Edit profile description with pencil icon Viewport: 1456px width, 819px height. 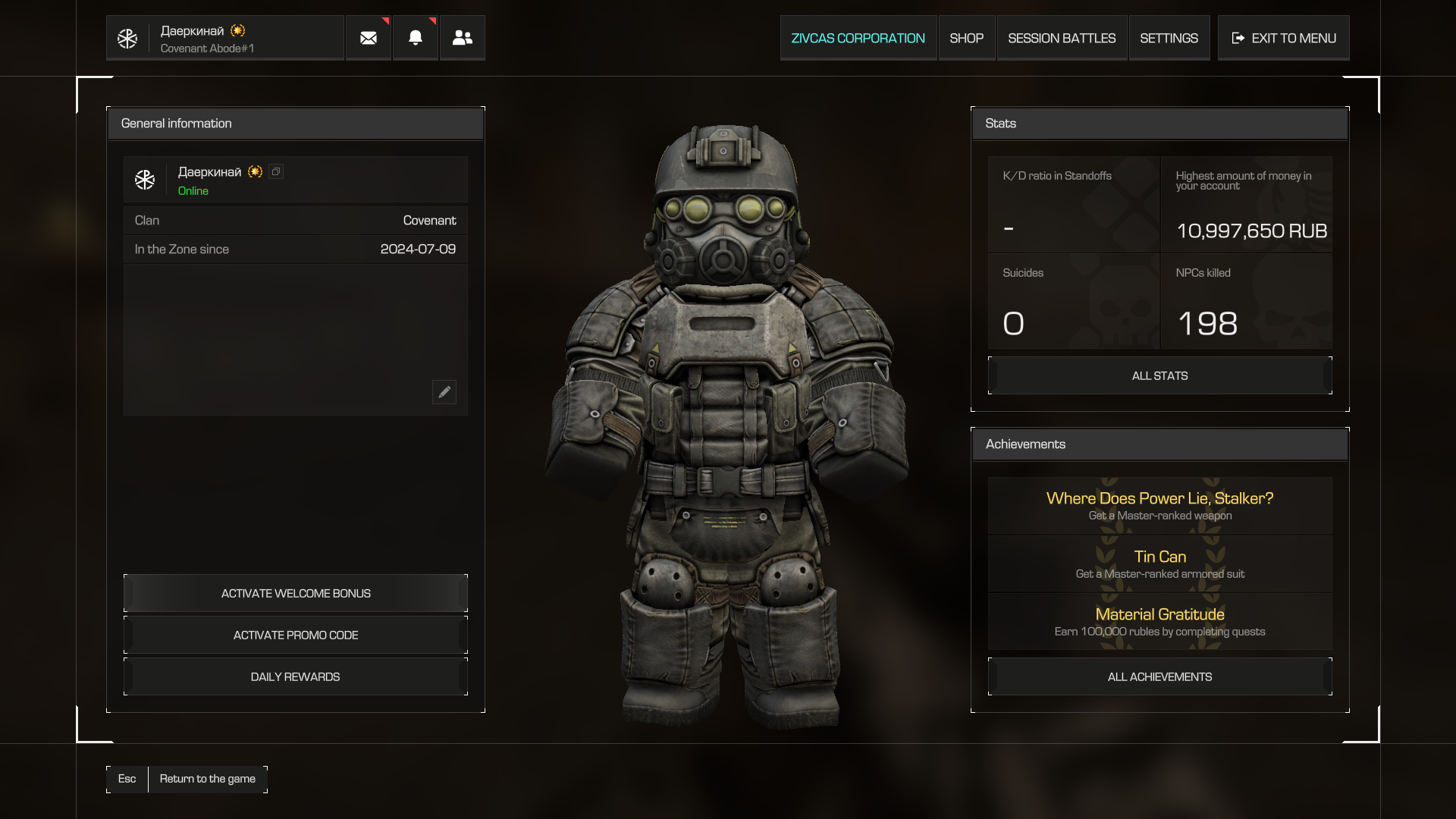pos(444,392)
